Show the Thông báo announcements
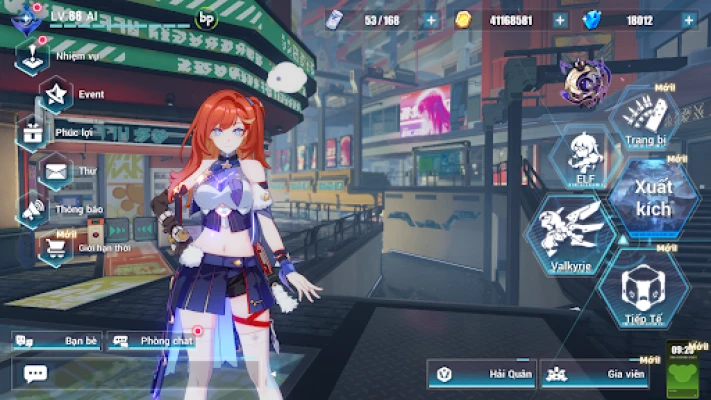 (33, 210)
